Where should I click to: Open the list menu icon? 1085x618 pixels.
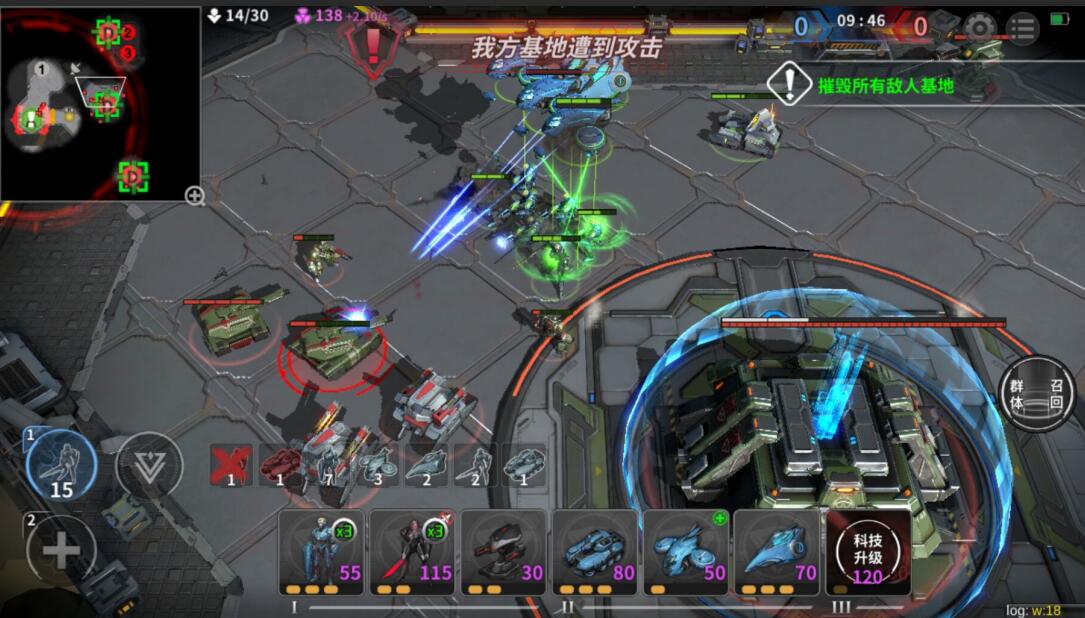pos(1021,27)
